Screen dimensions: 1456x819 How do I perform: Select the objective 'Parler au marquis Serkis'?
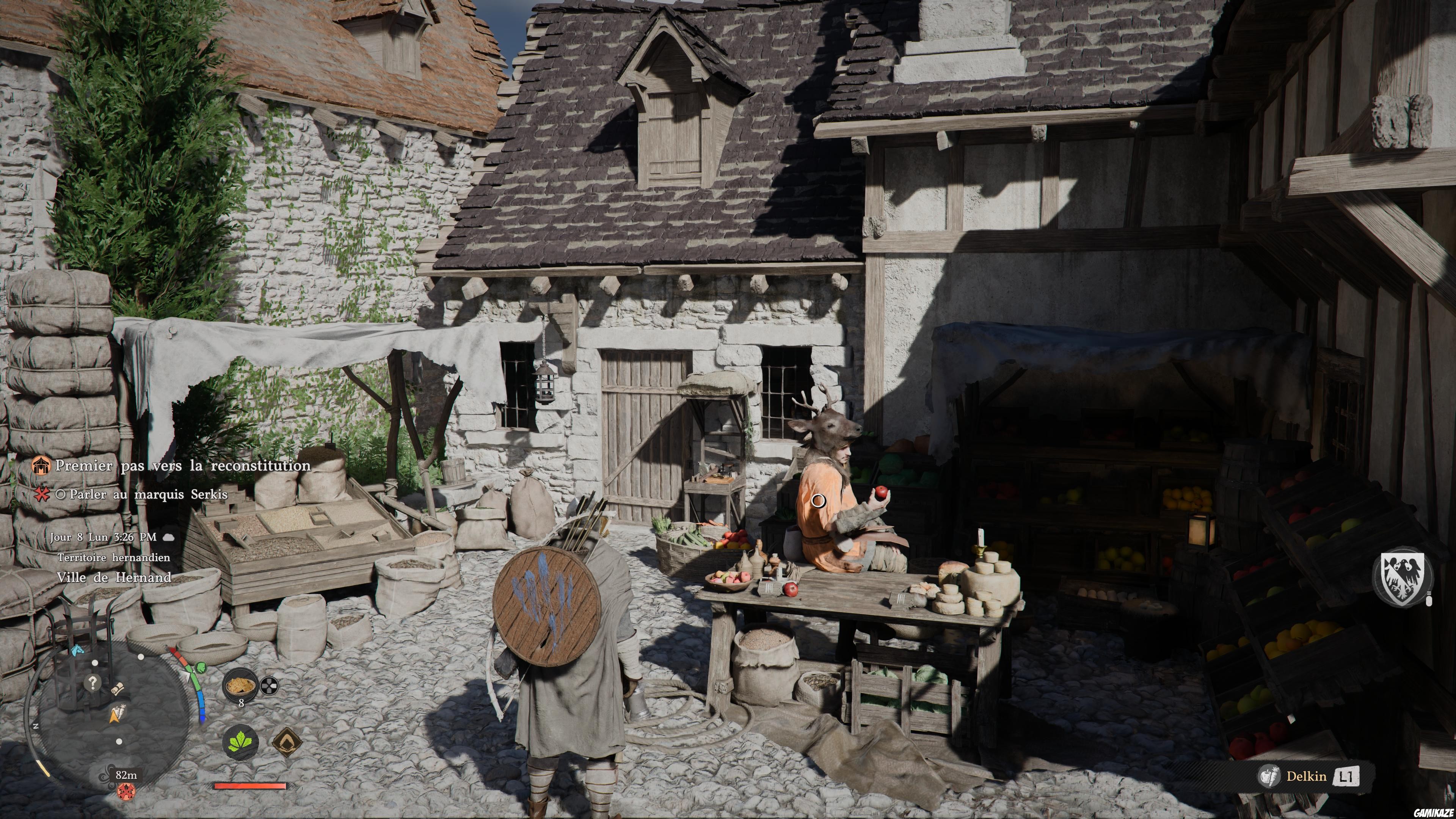click(x=148, y=494)
